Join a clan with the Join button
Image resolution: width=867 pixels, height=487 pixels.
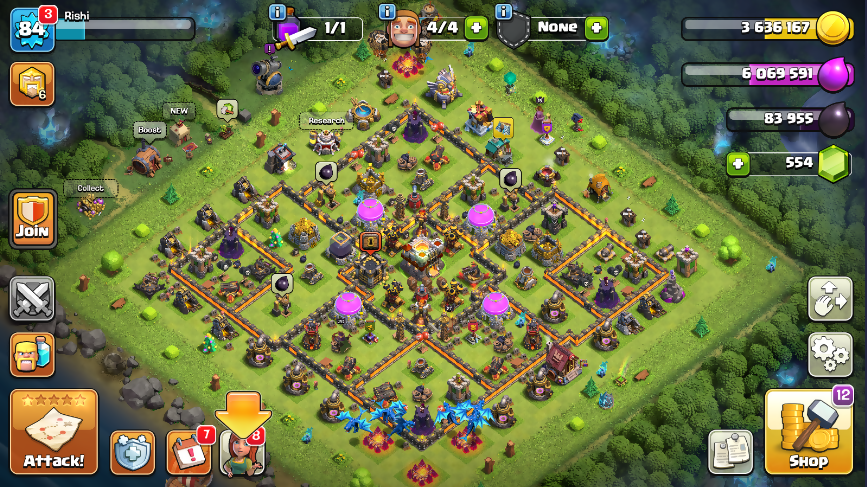32,220
